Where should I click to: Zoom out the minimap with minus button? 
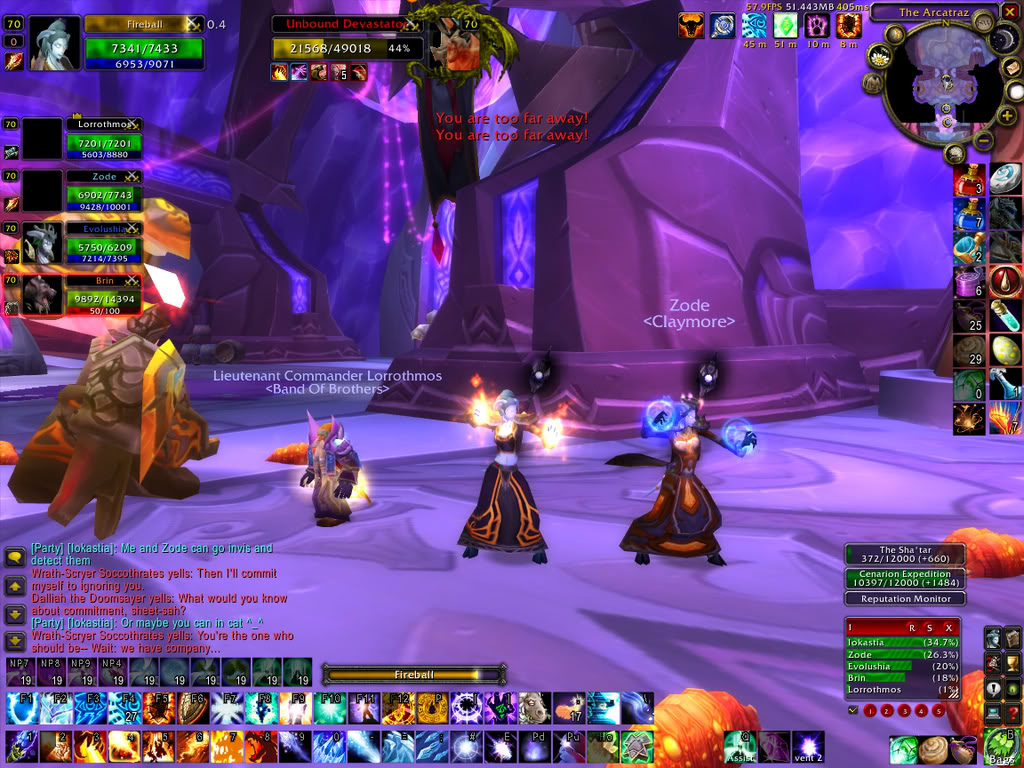pos(983,141)
